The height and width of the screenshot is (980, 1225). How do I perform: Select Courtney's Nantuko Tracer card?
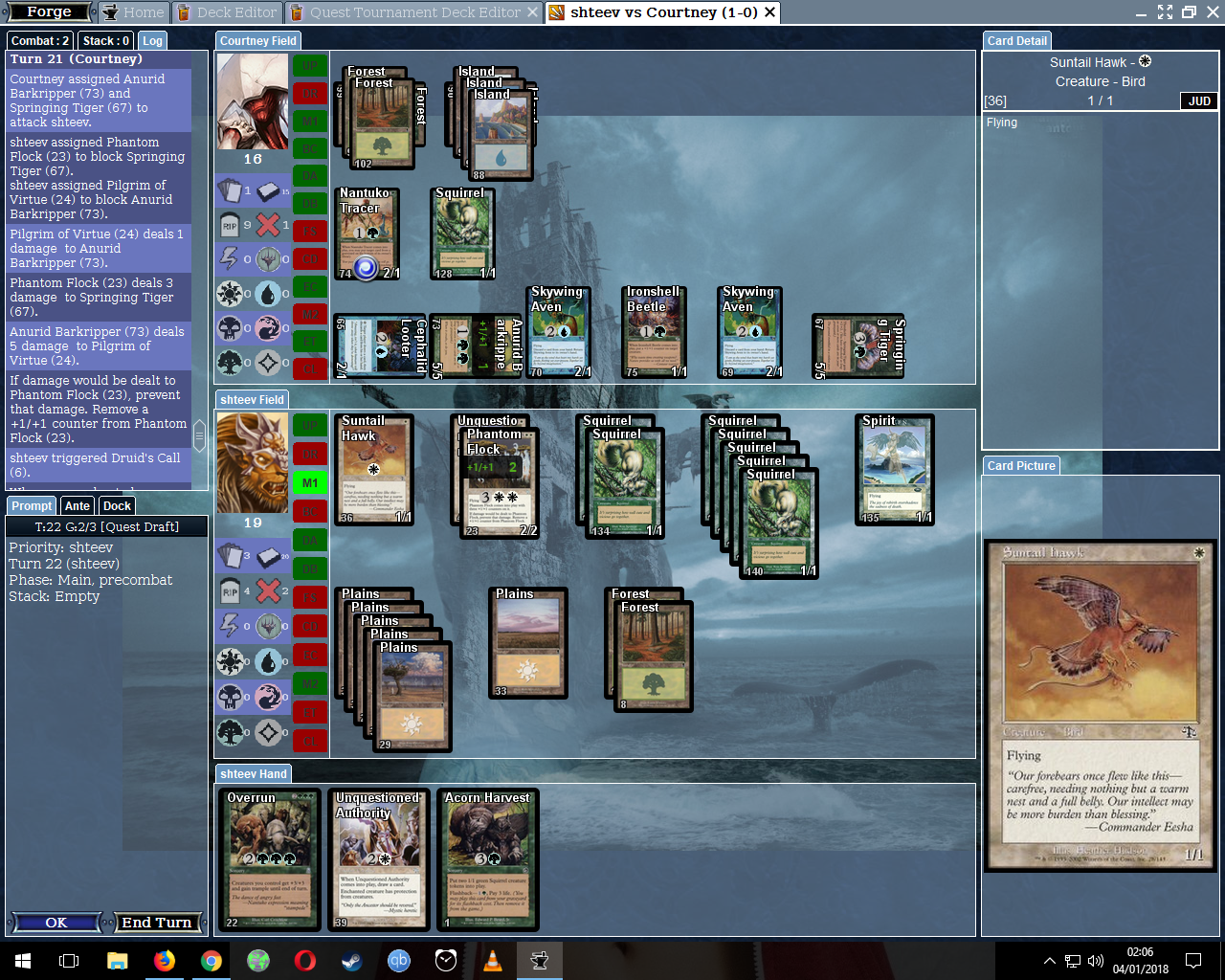367,234
